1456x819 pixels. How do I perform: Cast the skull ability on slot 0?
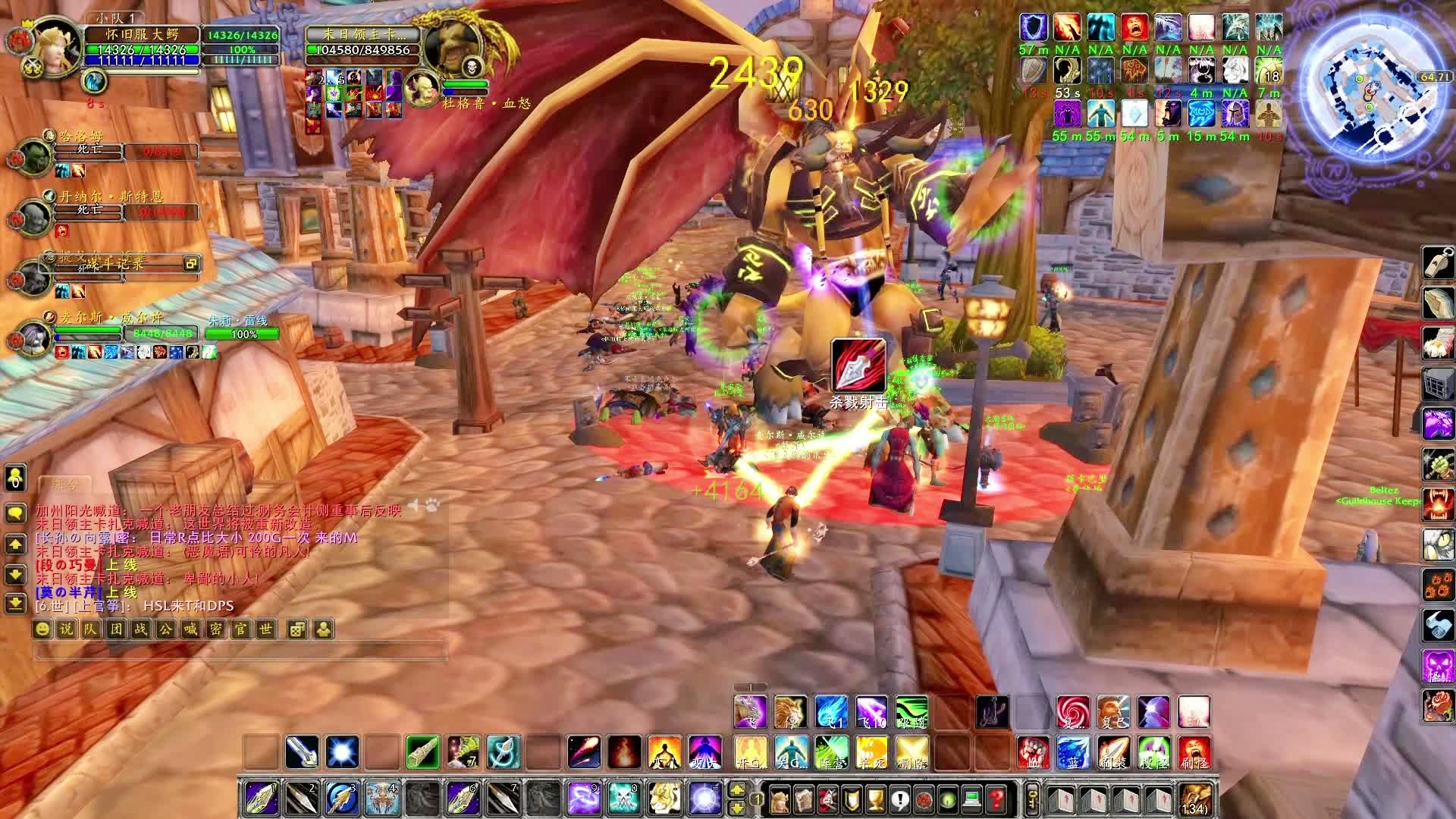(626, 799)
